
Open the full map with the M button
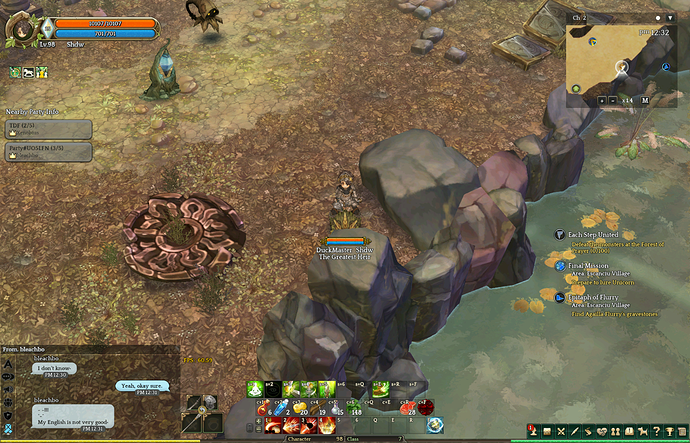[x=645, y=100]
